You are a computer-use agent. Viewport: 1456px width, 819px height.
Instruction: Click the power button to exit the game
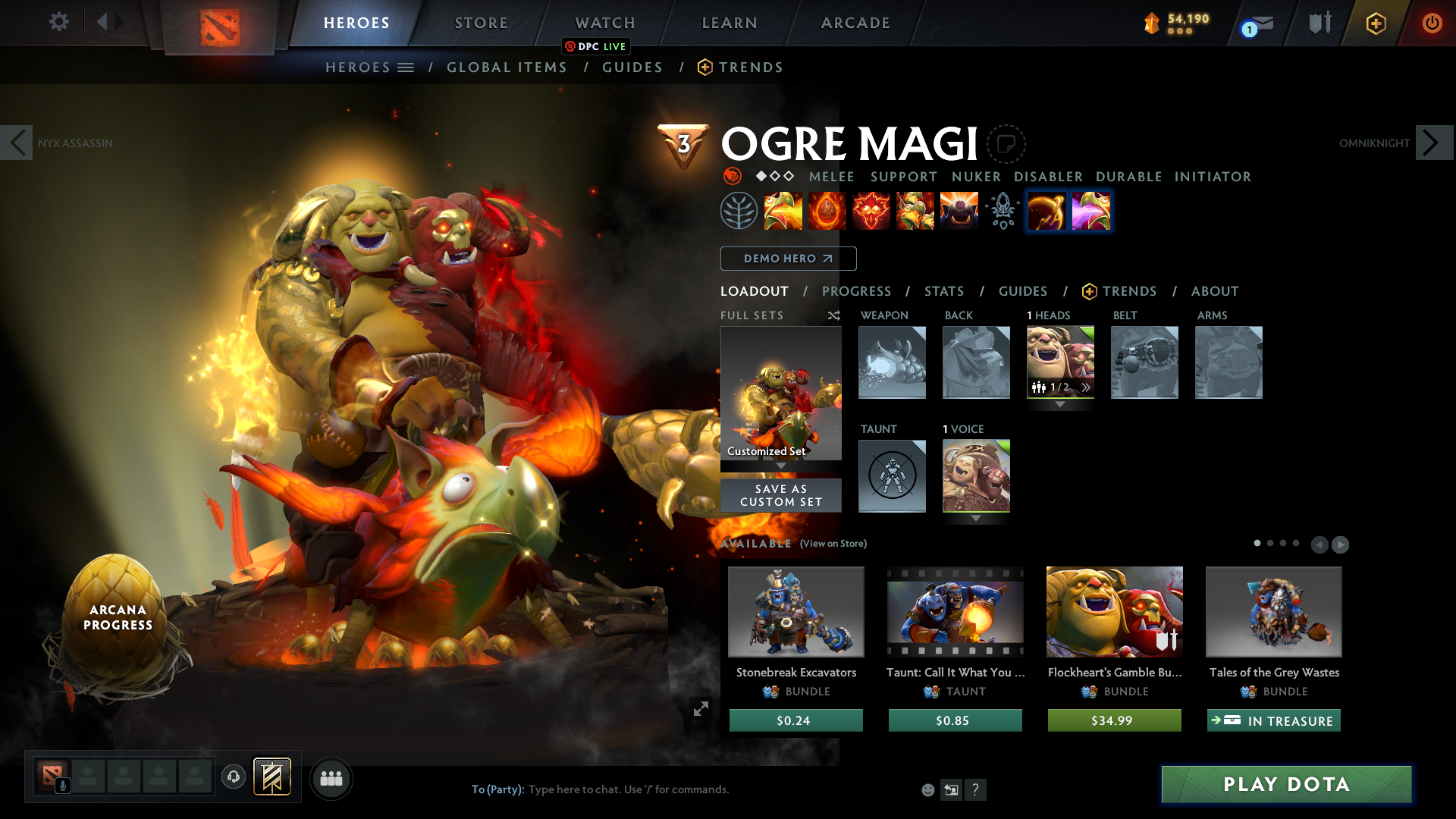(x=1432, y=24)
